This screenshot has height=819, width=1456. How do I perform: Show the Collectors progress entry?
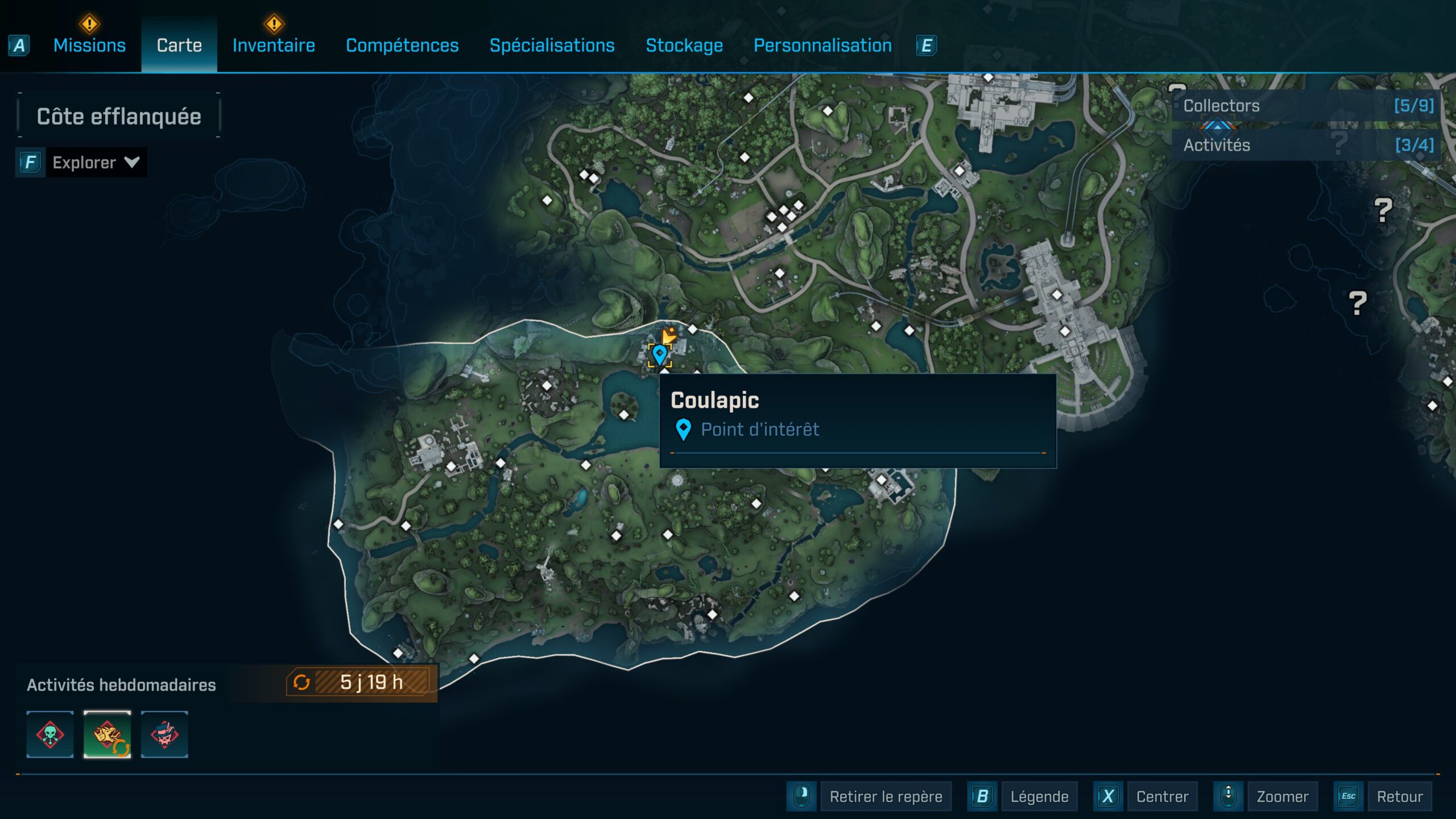point(1307,106)
